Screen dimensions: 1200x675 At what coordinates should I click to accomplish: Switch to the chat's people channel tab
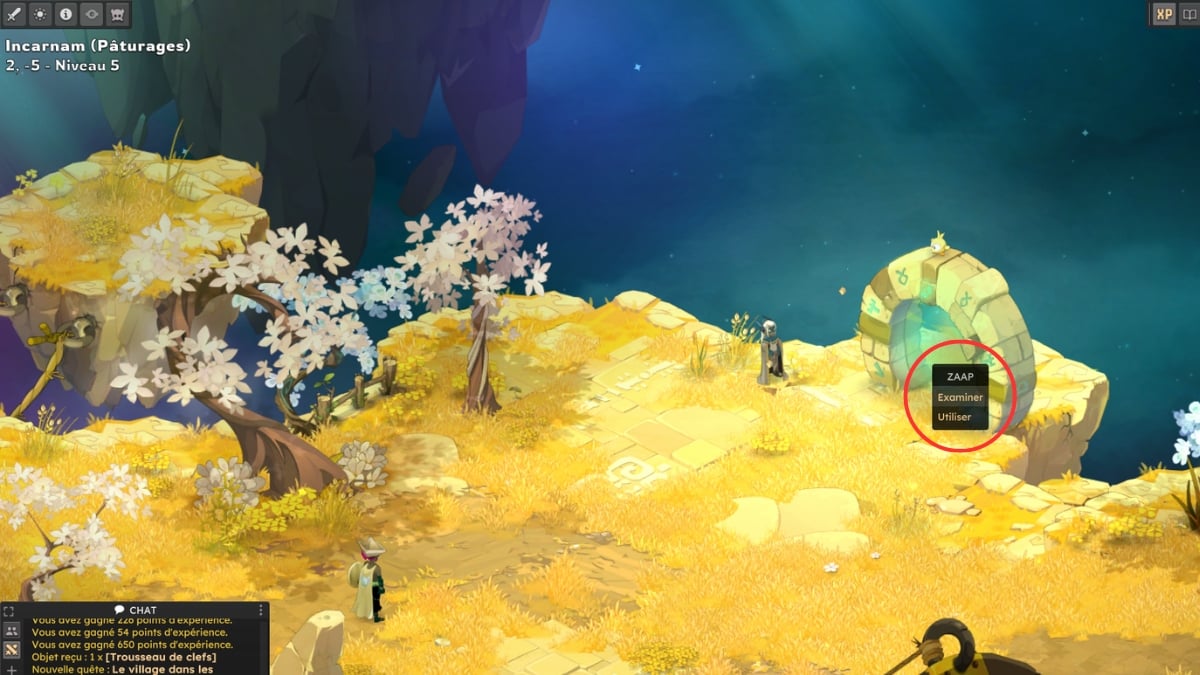point(11,630)
